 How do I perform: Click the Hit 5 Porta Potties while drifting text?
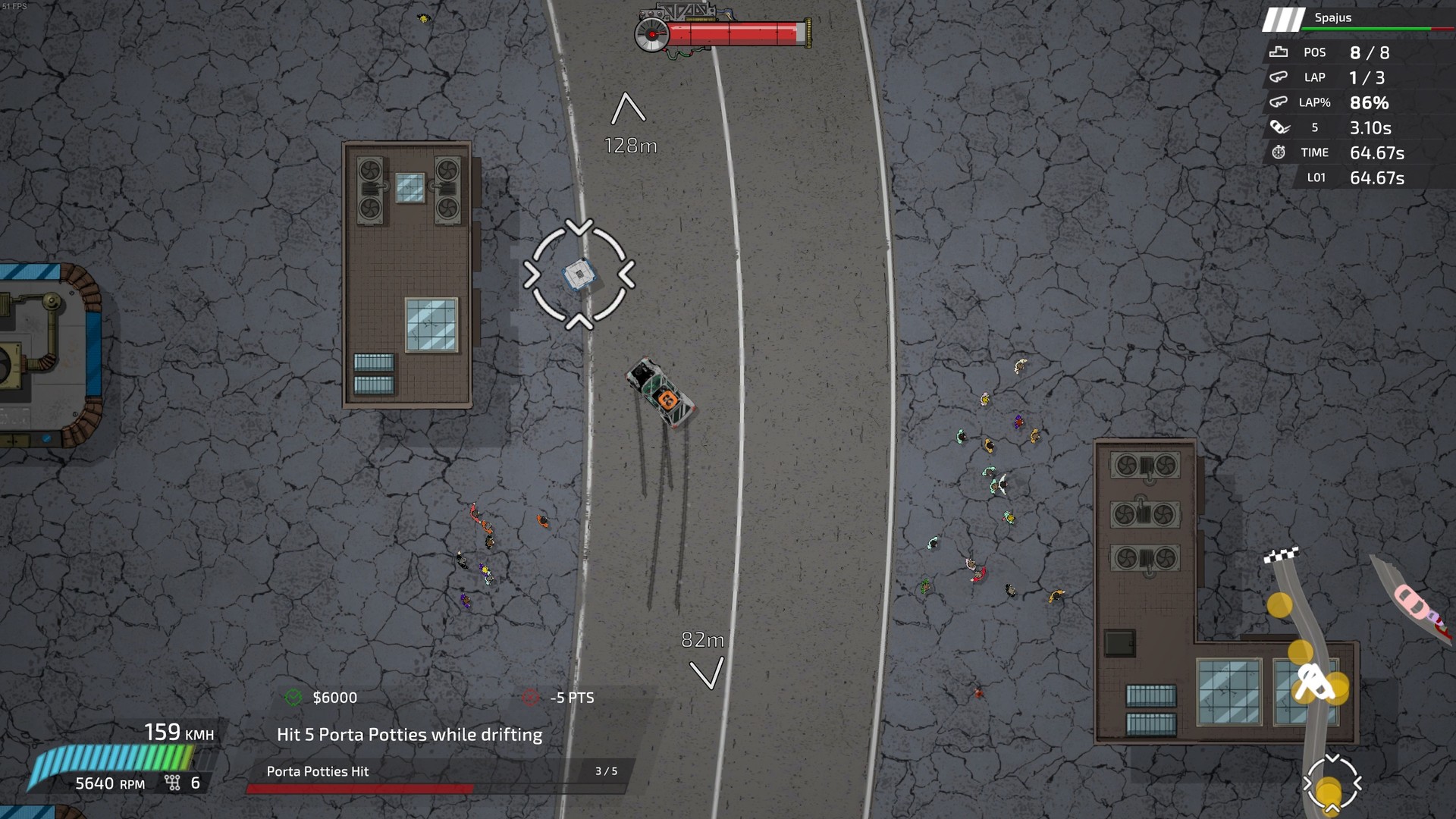[409, 734]
